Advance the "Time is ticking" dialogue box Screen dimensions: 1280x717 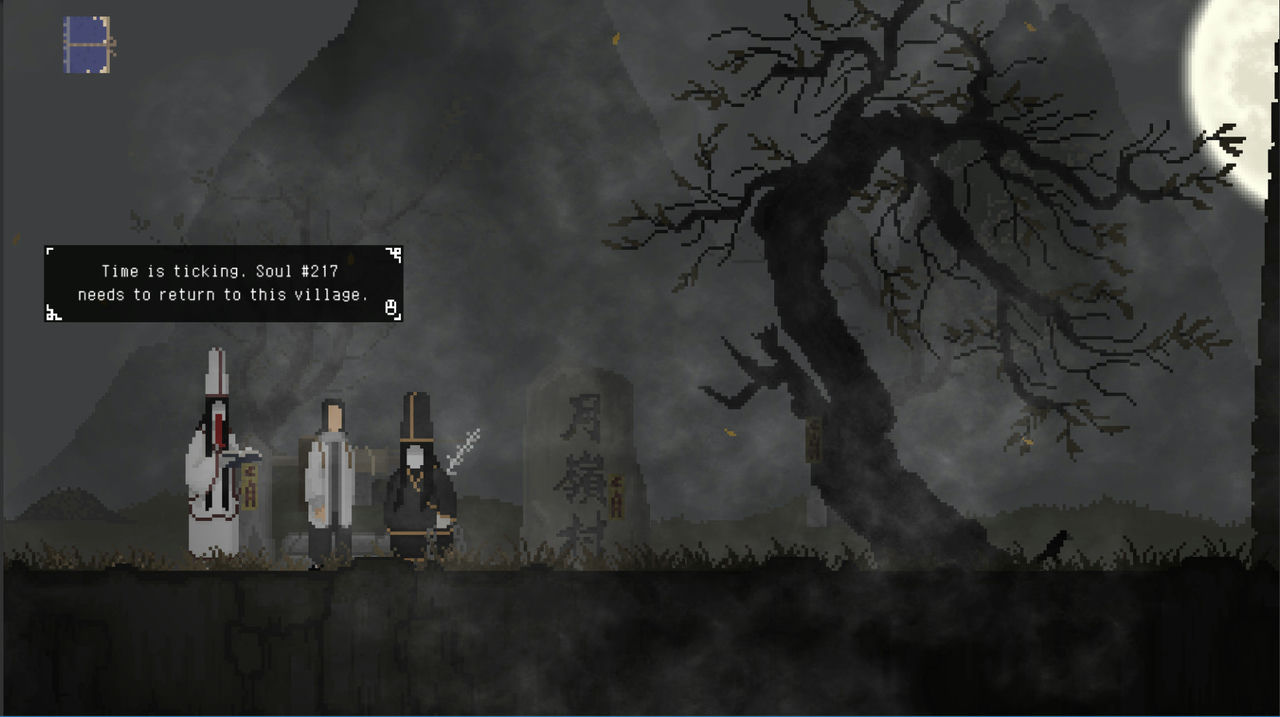[392, 307]
